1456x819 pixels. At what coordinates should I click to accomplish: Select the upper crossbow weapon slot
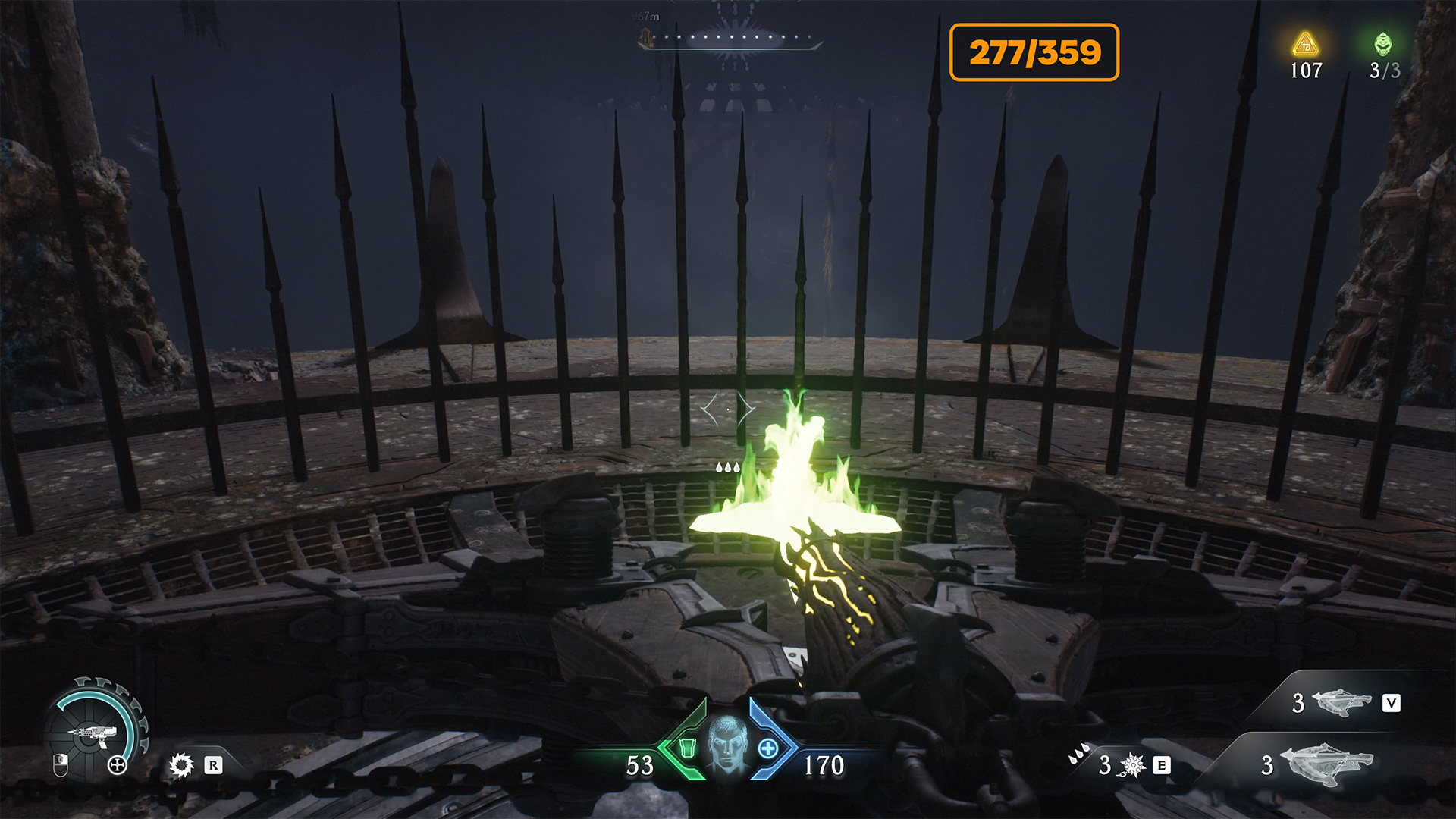[1341, 703]
